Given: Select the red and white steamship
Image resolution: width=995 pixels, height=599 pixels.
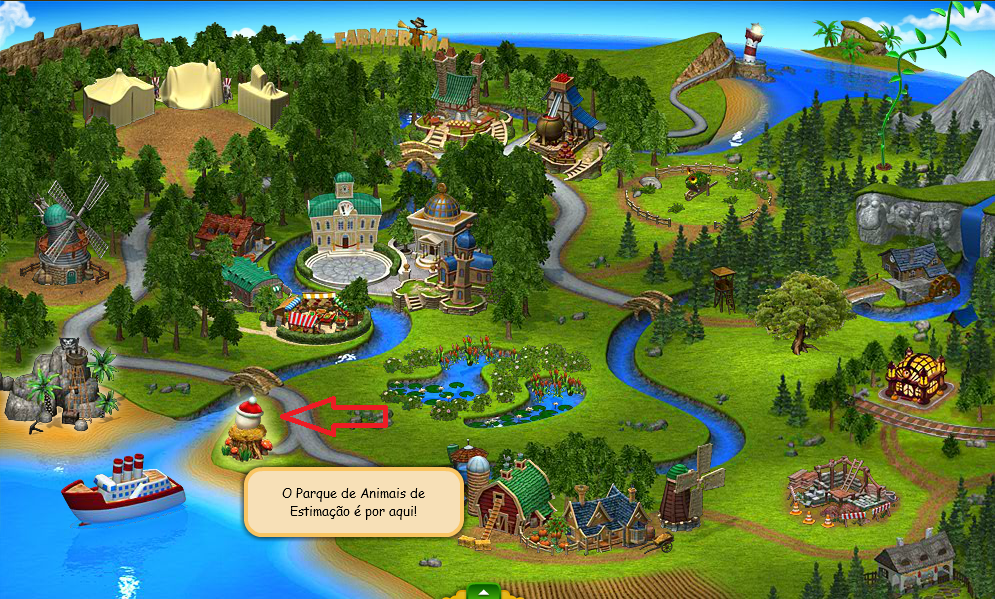Looking at the screenshot, I should point(122,488).
